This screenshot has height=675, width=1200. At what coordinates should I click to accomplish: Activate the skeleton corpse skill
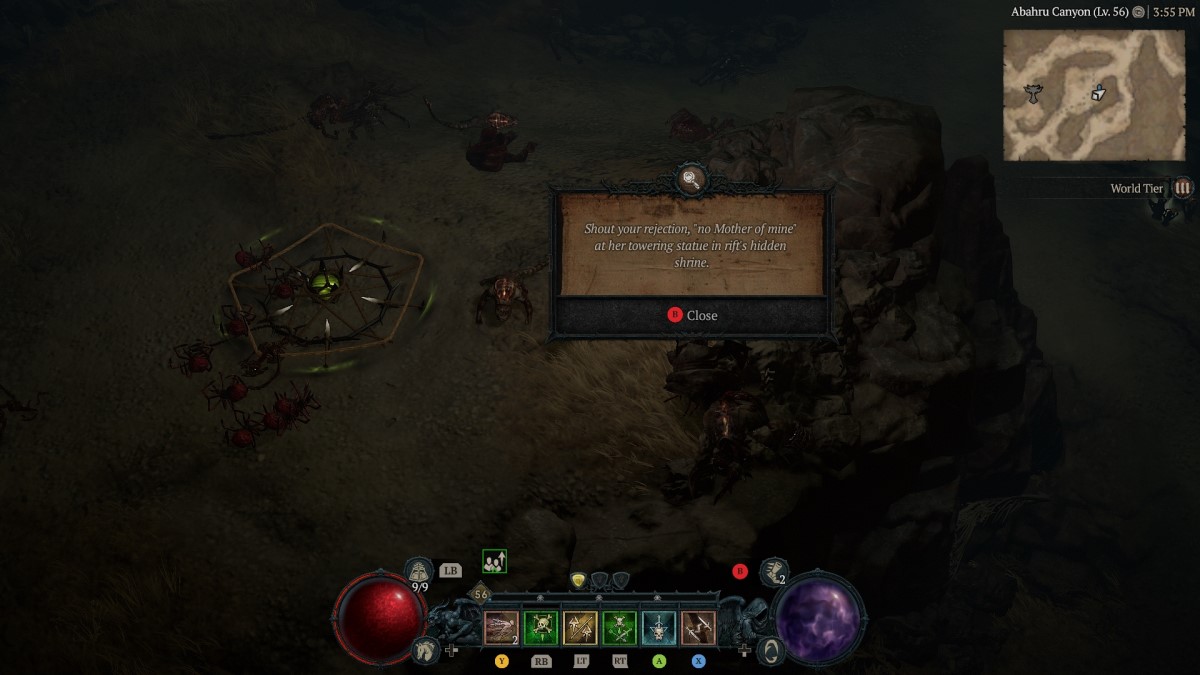tap(502, 628)
